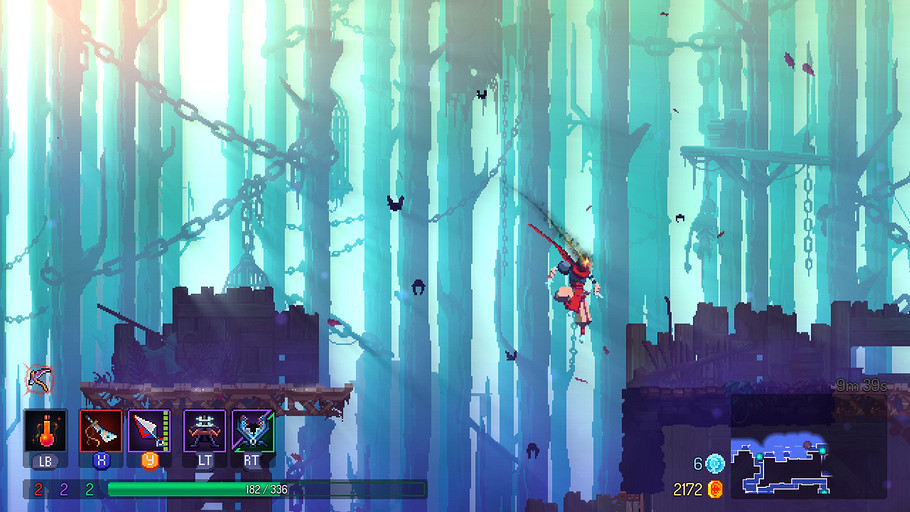This screenshot has height=512, width=910.
Task: Click the gold coin currency icon
Action: pyautogui.click(x=715, y=489)
